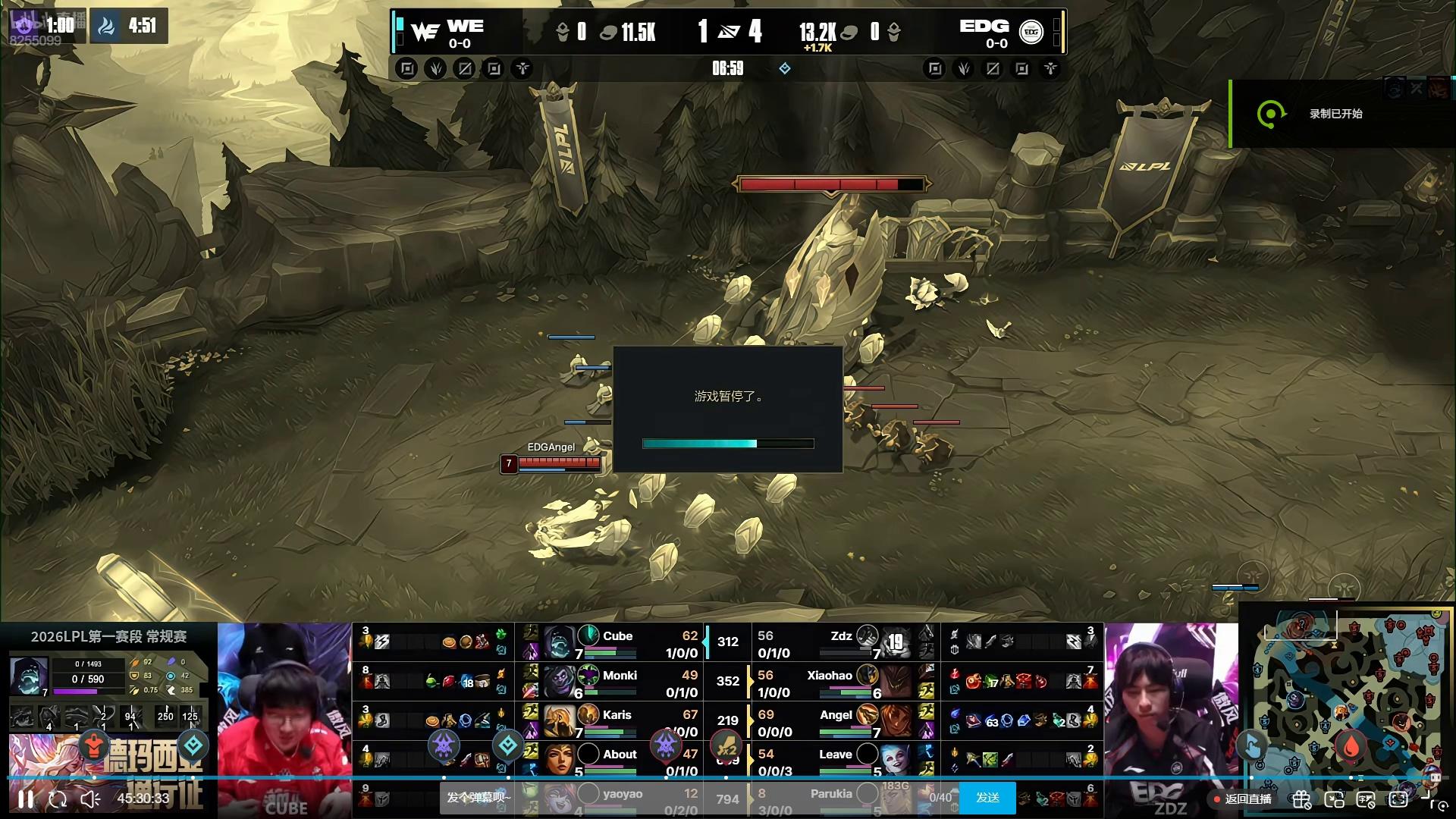Pause the video playback
The width and height of the screenshot is (1456, 819).
26,799
